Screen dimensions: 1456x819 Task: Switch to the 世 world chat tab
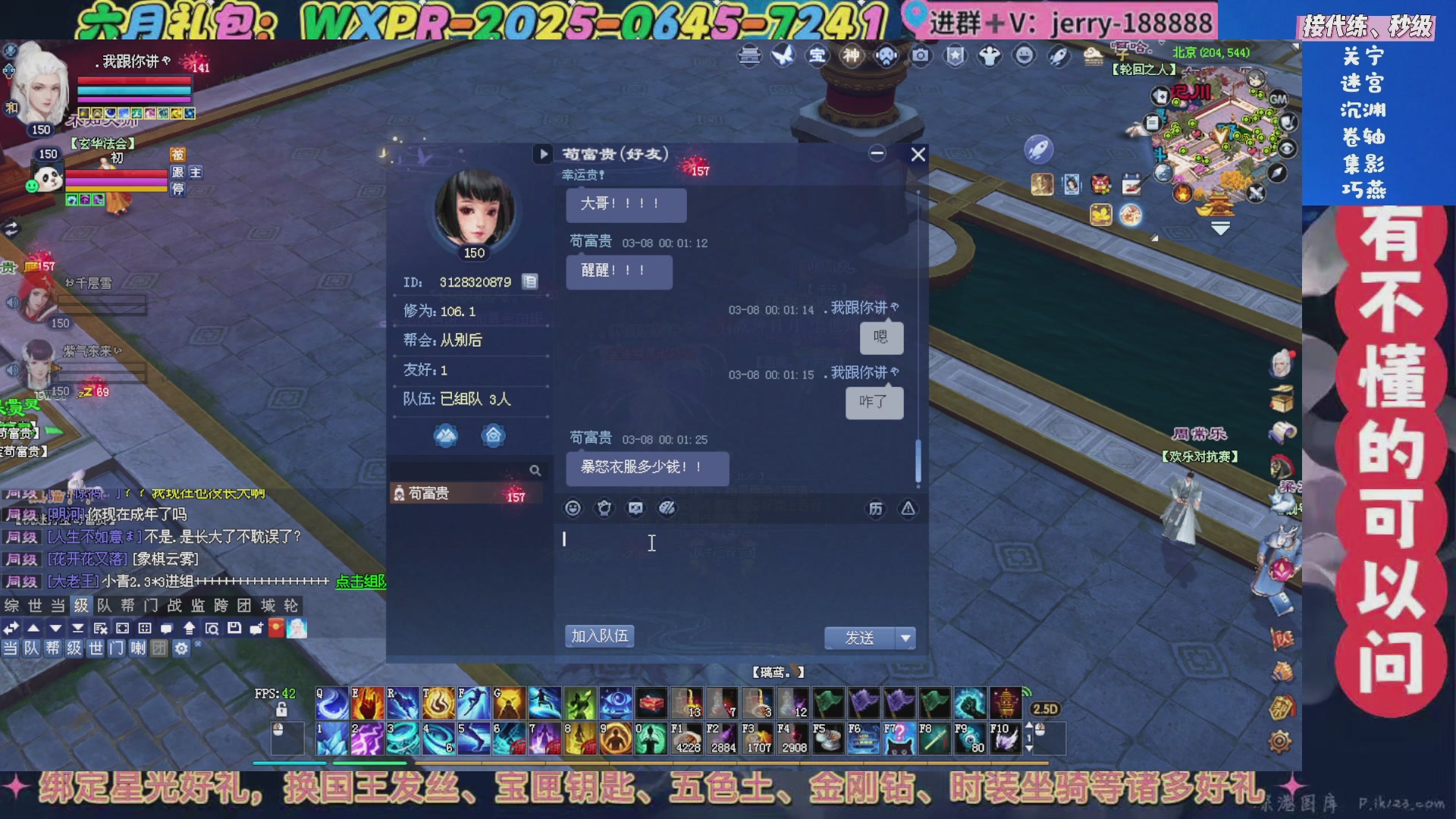36,605
